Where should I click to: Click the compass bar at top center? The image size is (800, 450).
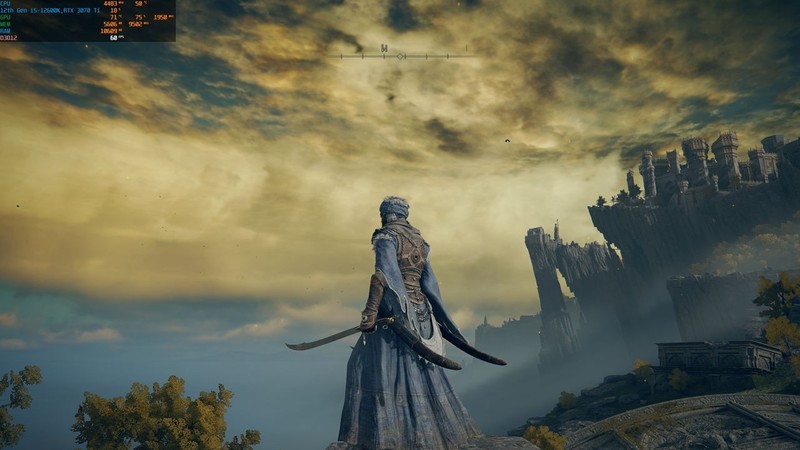[402, 55]
